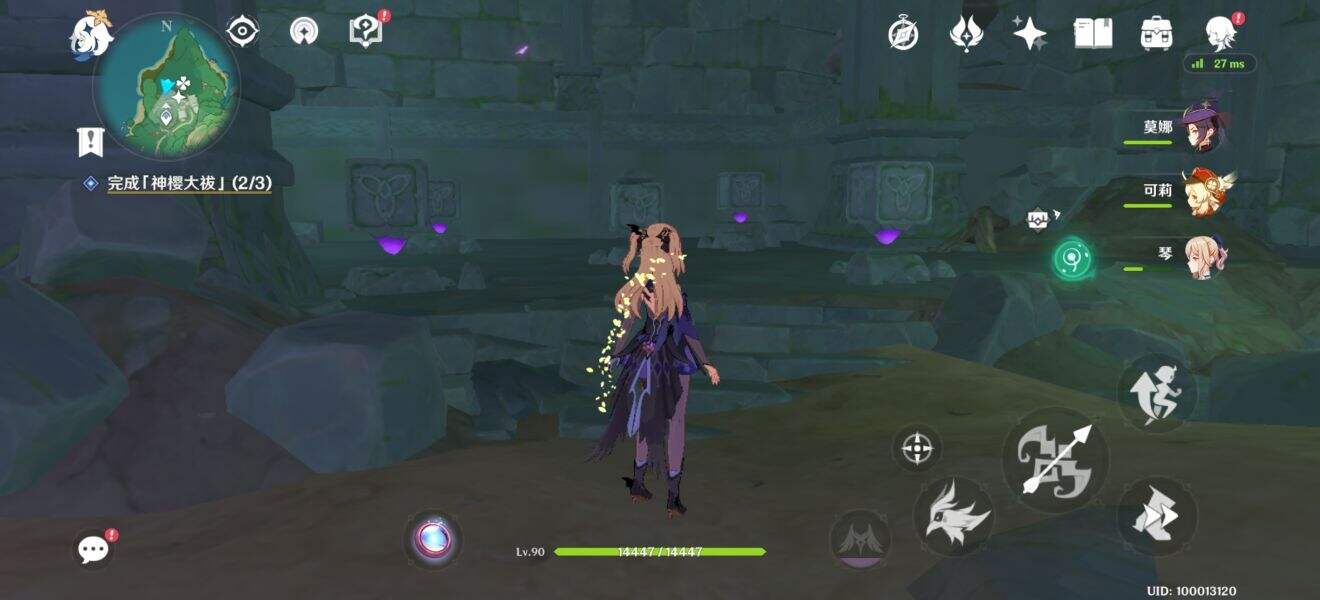1320x600 pixels.
Task: Open the Wish star icon
Action: 1029,34
